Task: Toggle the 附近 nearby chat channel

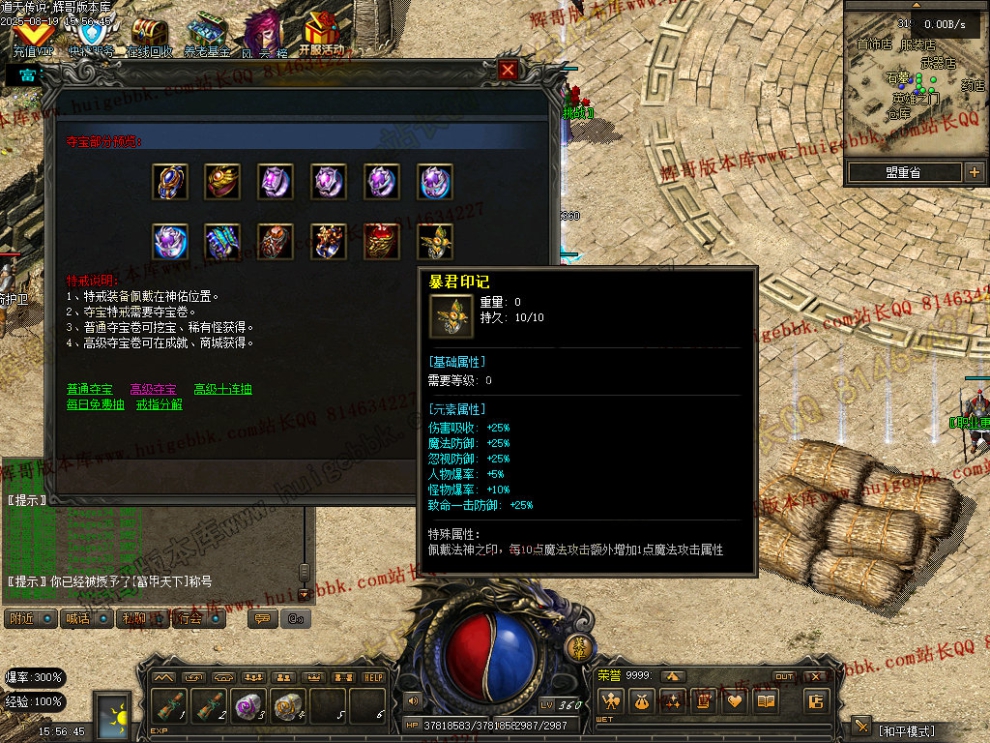Action: [30, 619]
